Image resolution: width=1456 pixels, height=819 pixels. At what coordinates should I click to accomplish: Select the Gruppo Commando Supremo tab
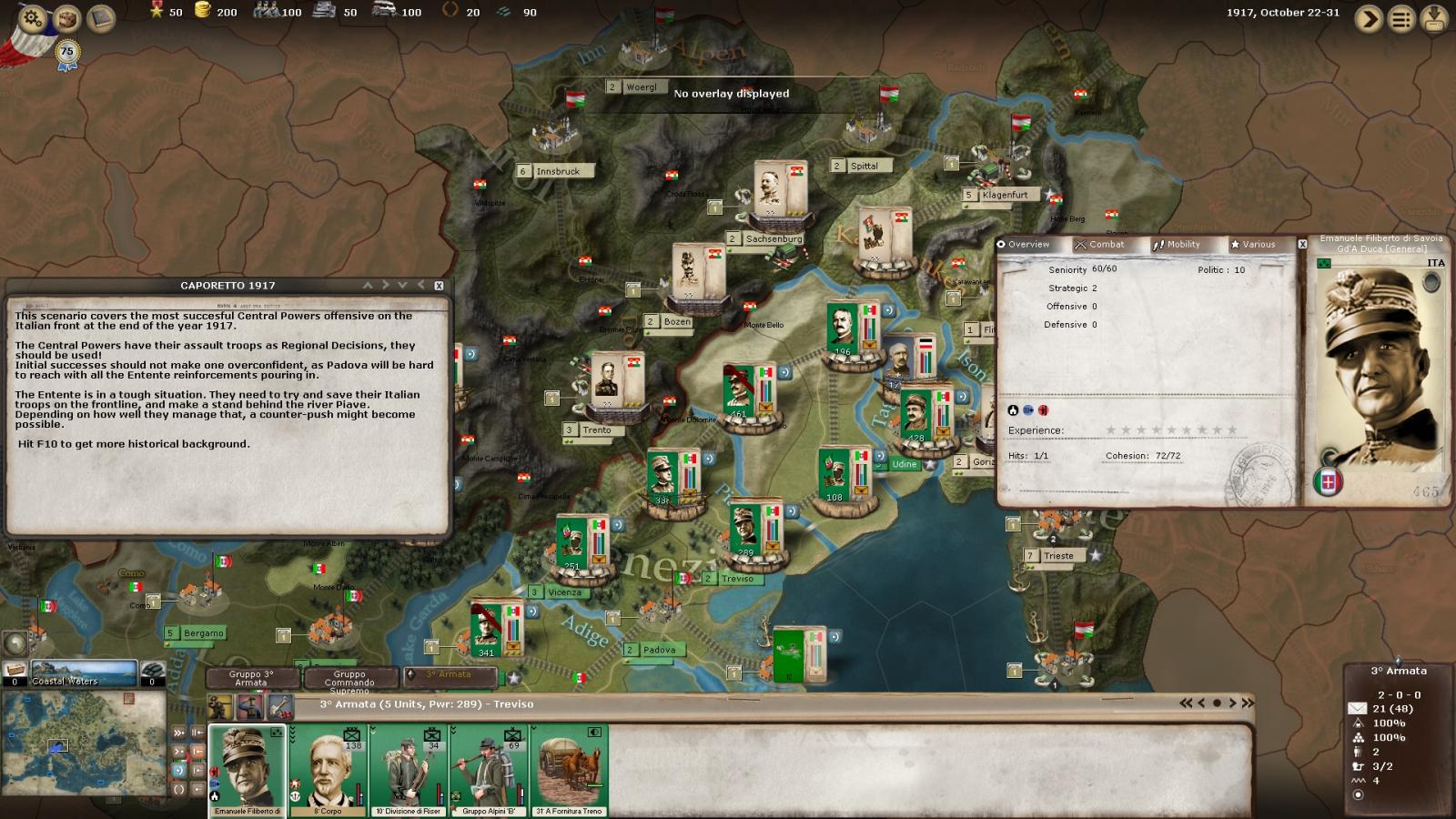pyautogui.click(x=349, y=679)
